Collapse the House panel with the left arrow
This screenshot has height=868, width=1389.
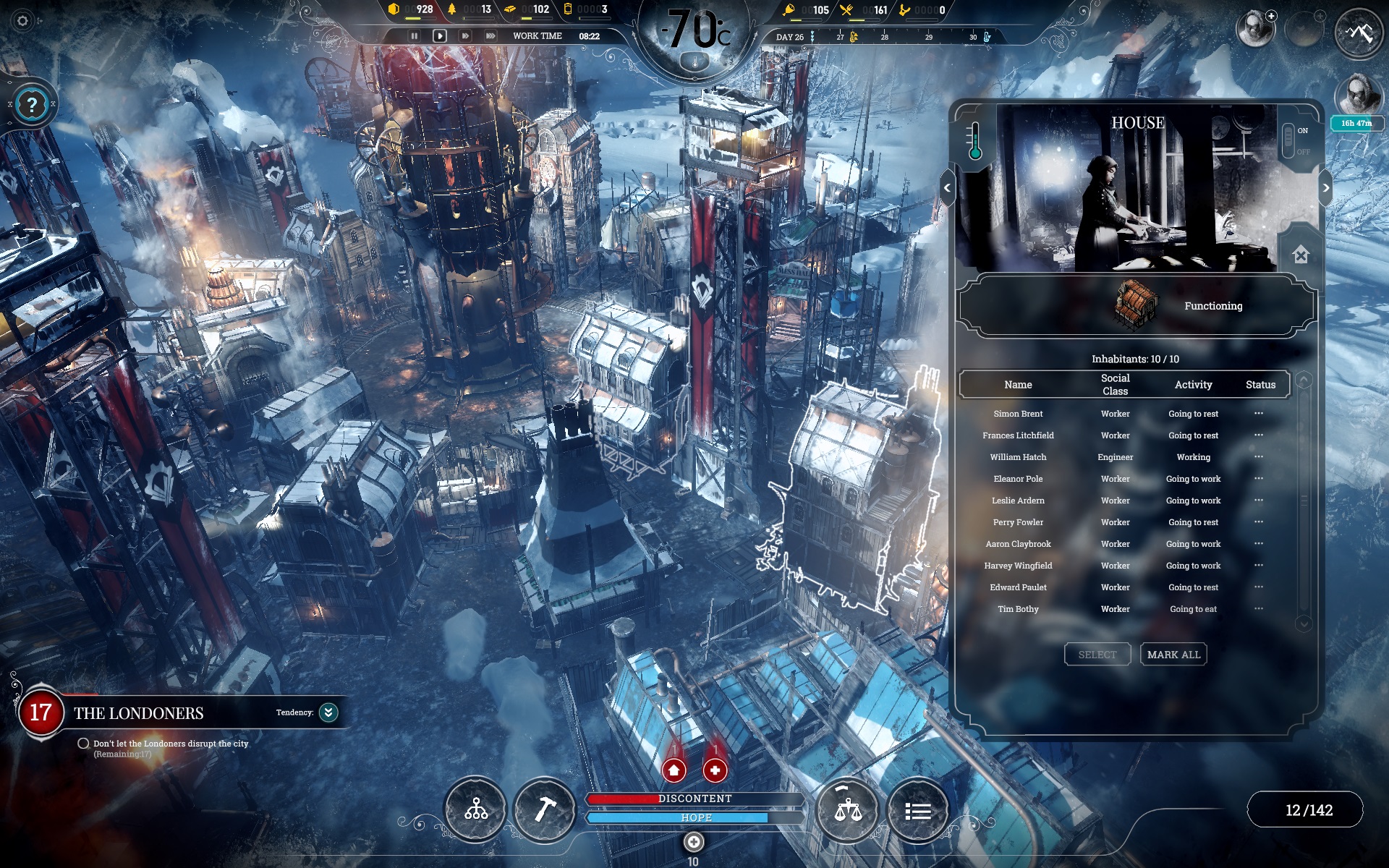coord(948,187)
